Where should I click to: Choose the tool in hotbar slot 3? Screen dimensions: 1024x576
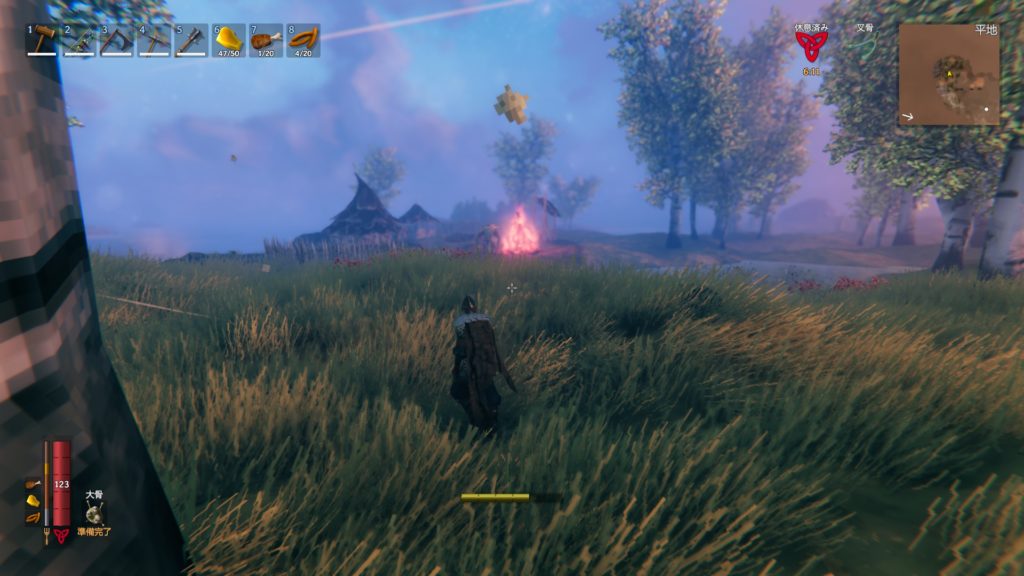[x=116, y=40]
